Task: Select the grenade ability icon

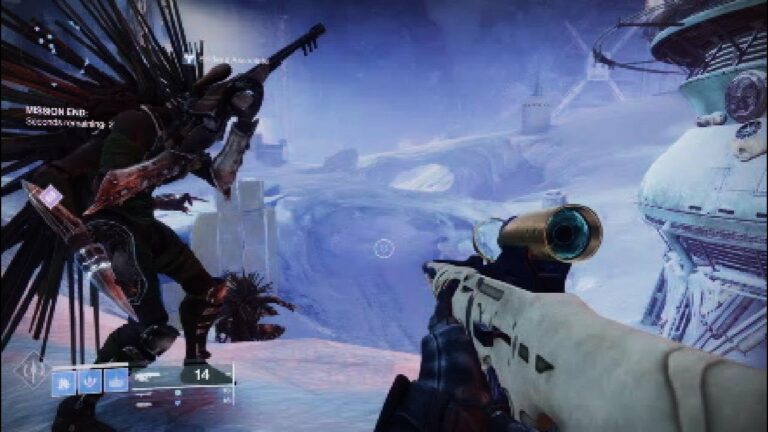Action: pyautogui.click(x=64, y=380)
